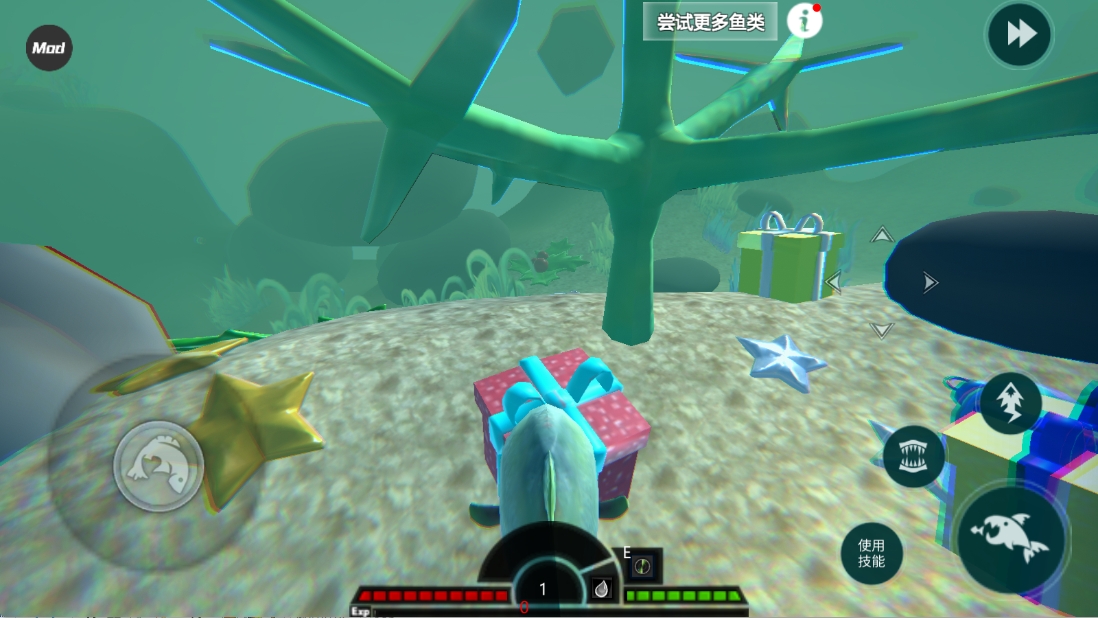Open the info icon with red dot
Image resolution: width=1098 pixels, height=618 pixels.
[x=804, y=21]
